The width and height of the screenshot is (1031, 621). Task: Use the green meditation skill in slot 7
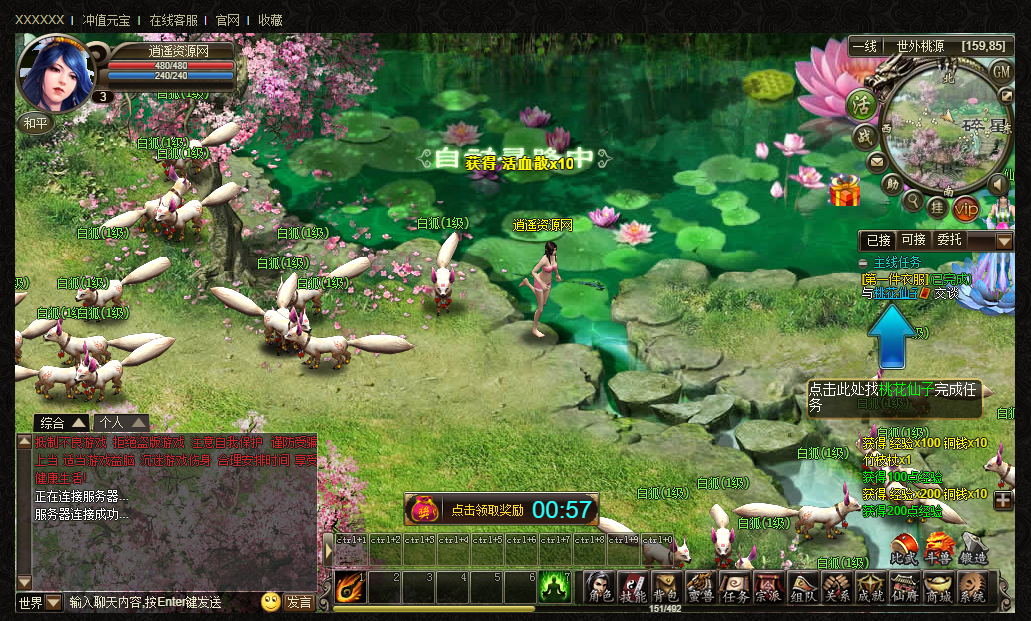[554, 587]
